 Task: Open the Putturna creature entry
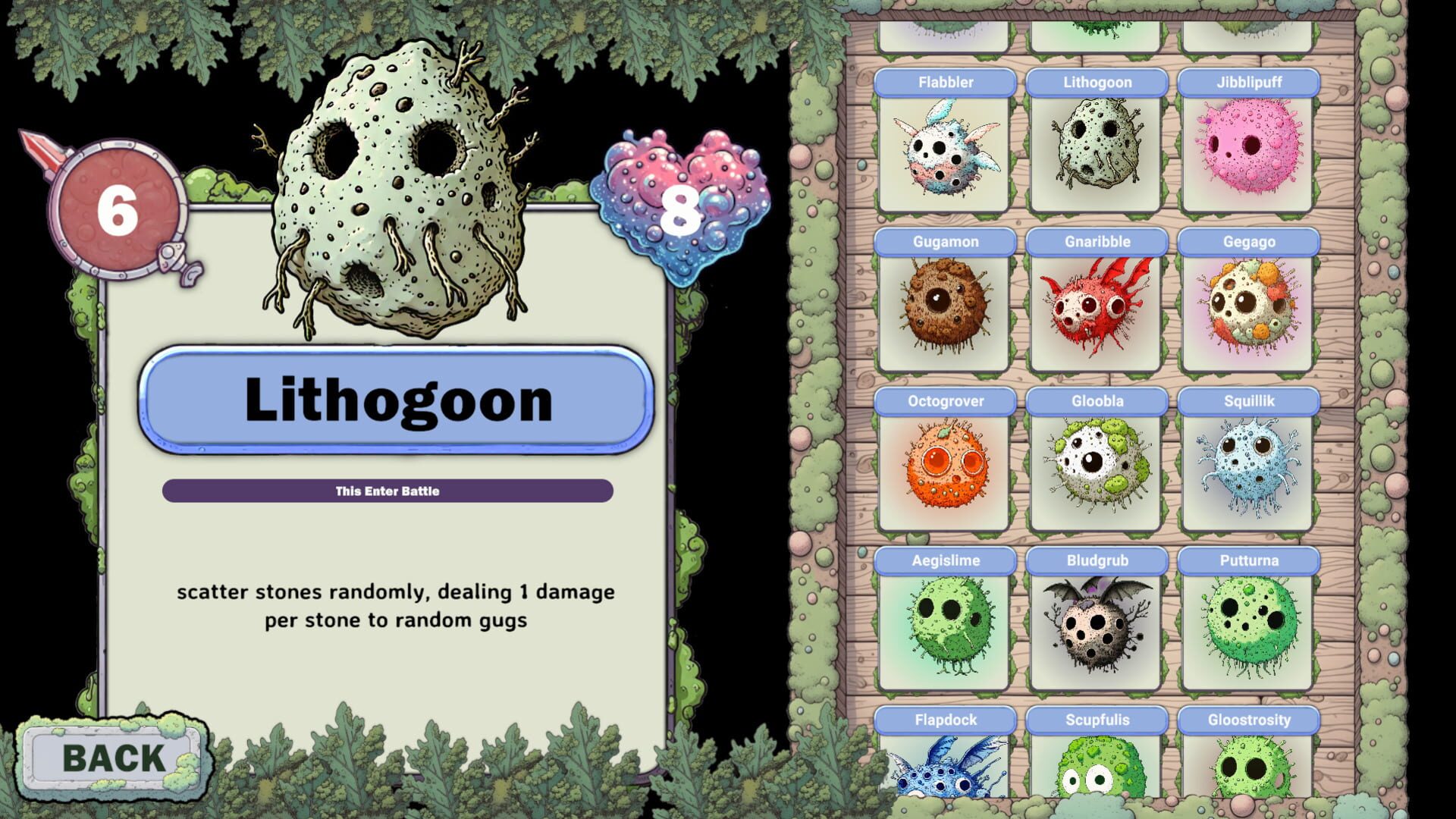(1247, 629)
